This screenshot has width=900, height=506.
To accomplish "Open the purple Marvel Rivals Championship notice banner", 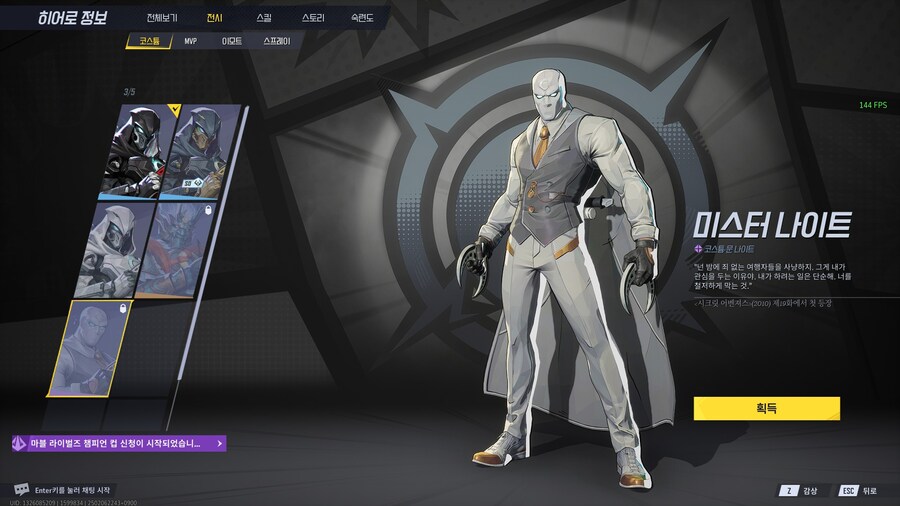I will [x=118, y=443].
